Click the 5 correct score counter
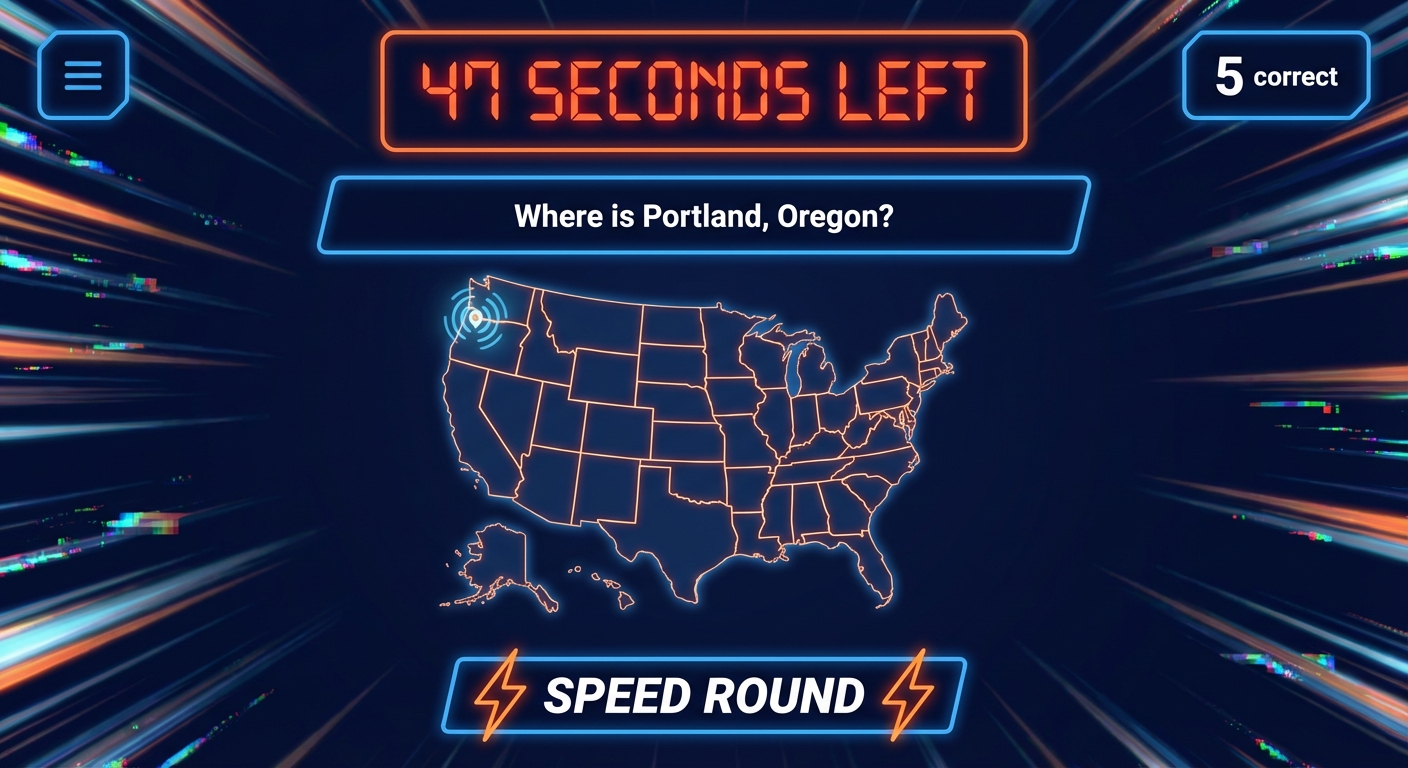The image size is (1408, 768). 1274,76
